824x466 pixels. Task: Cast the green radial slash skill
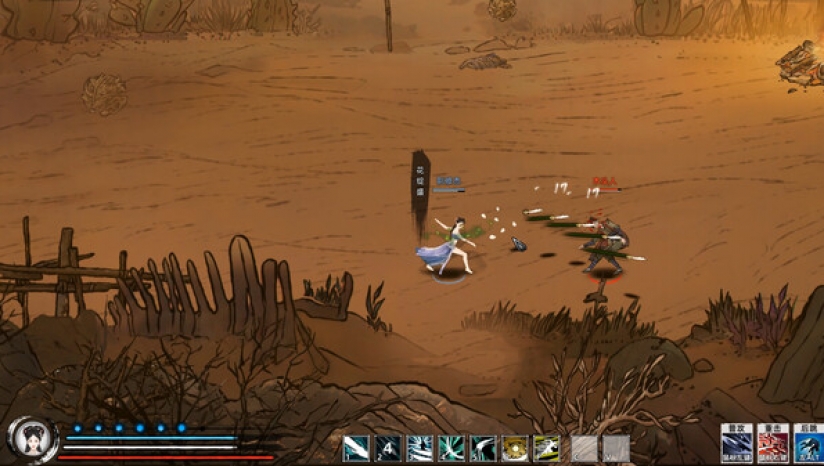point(451,448)
